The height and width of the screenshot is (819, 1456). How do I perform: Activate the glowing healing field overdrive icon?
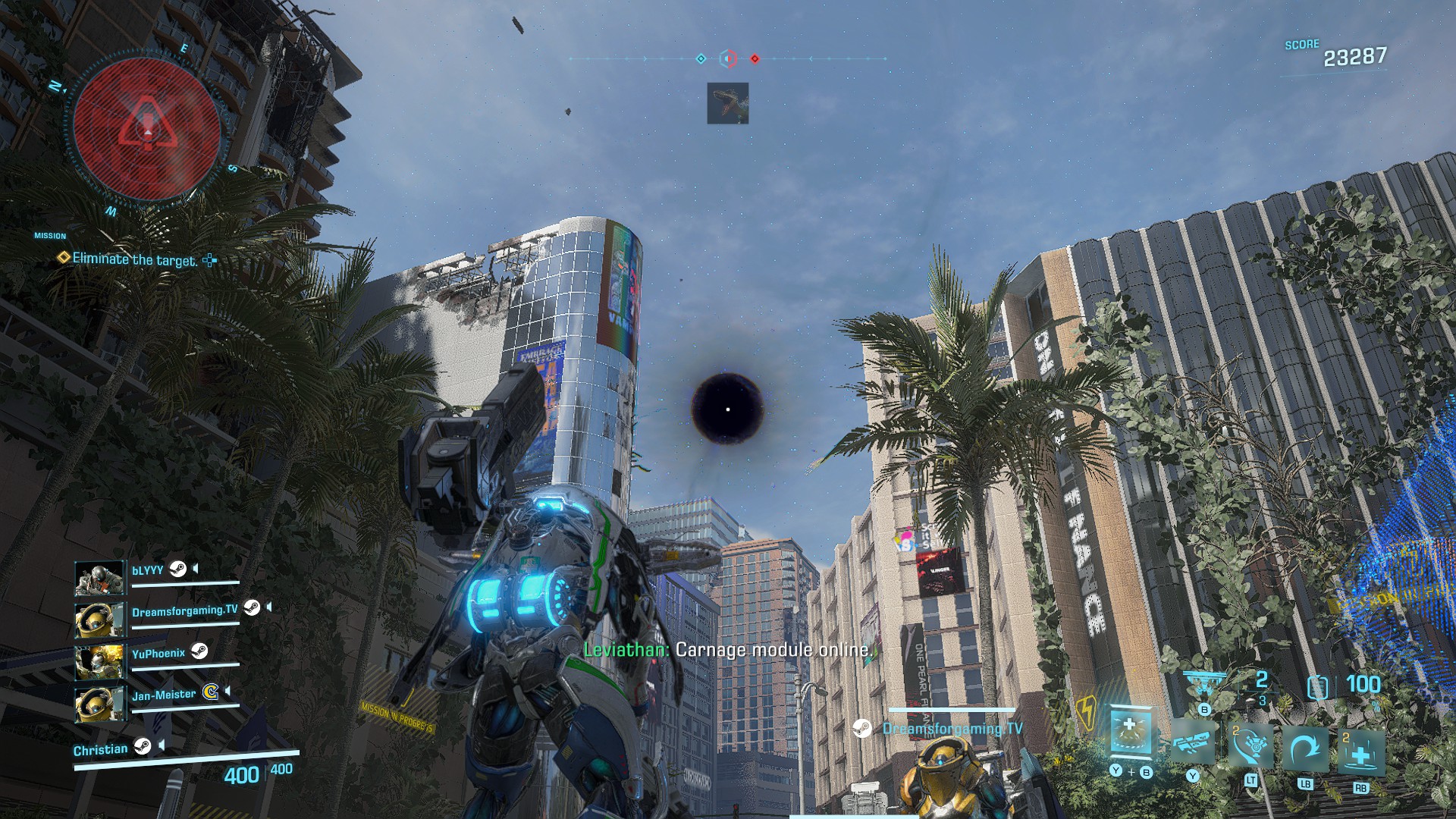(x=1130, y=732)
